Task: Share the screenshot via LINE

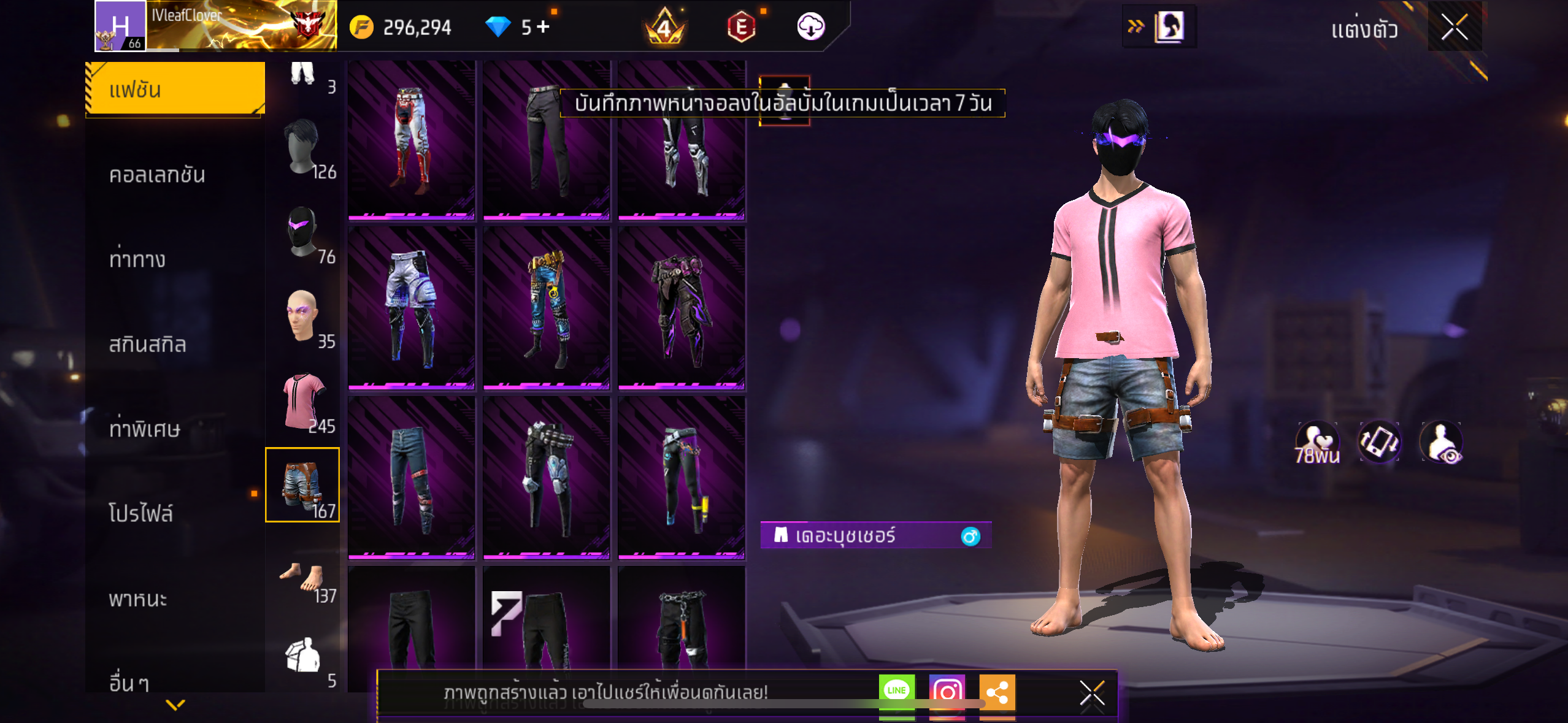Action: (896, 690)
